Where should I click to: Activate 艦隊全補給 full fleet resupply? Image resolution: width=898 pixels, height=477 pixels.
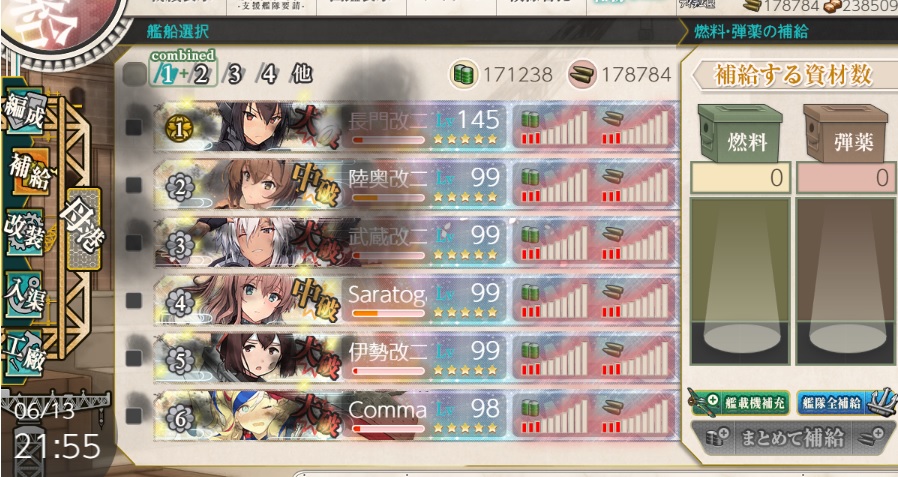click(x=840, y=402)
